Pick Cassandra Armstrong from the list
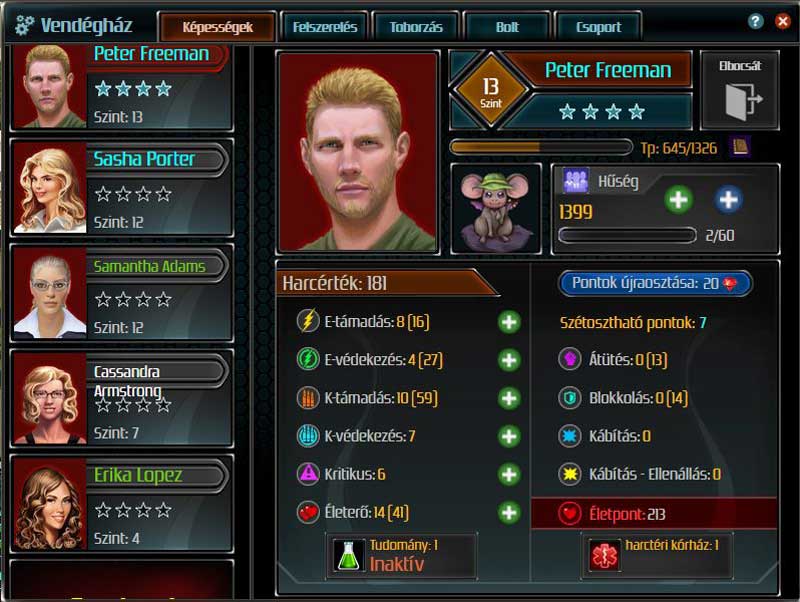Viewport: 800px width, 602px height. pyautogui.click(x=121, y=396)
